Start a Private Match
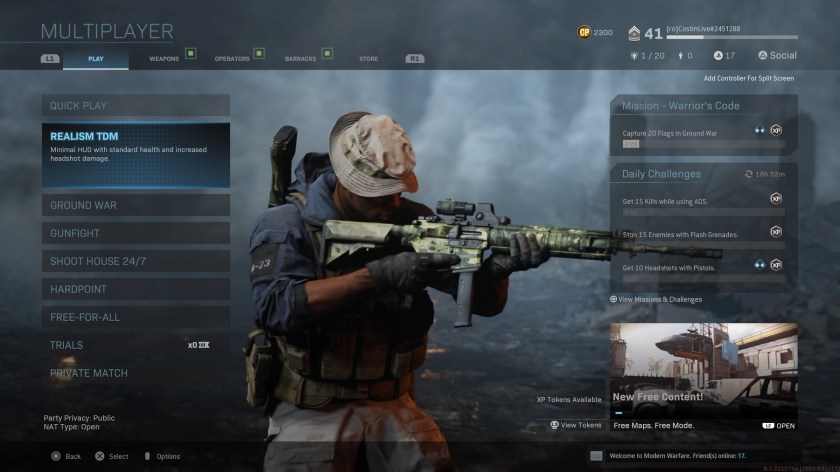840x472 pixels. tap(135, 373)
